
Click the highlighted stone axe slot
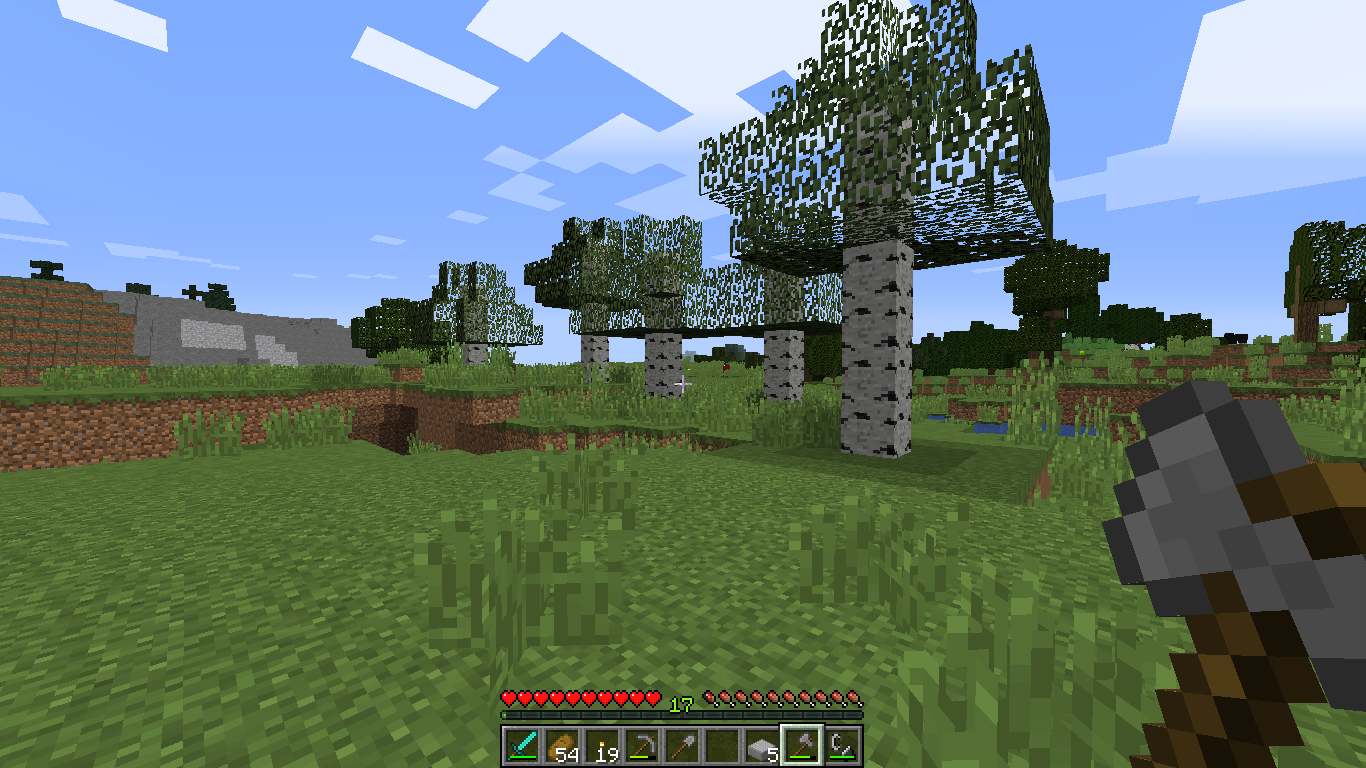click(802, 746)
